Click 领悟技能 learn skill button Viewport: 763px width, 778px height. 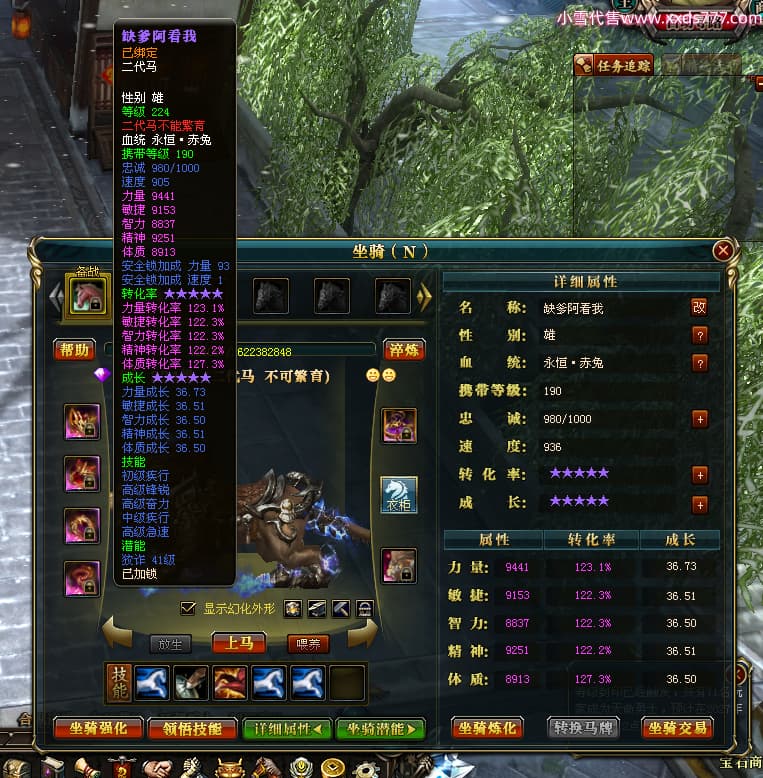pos(191,728)
